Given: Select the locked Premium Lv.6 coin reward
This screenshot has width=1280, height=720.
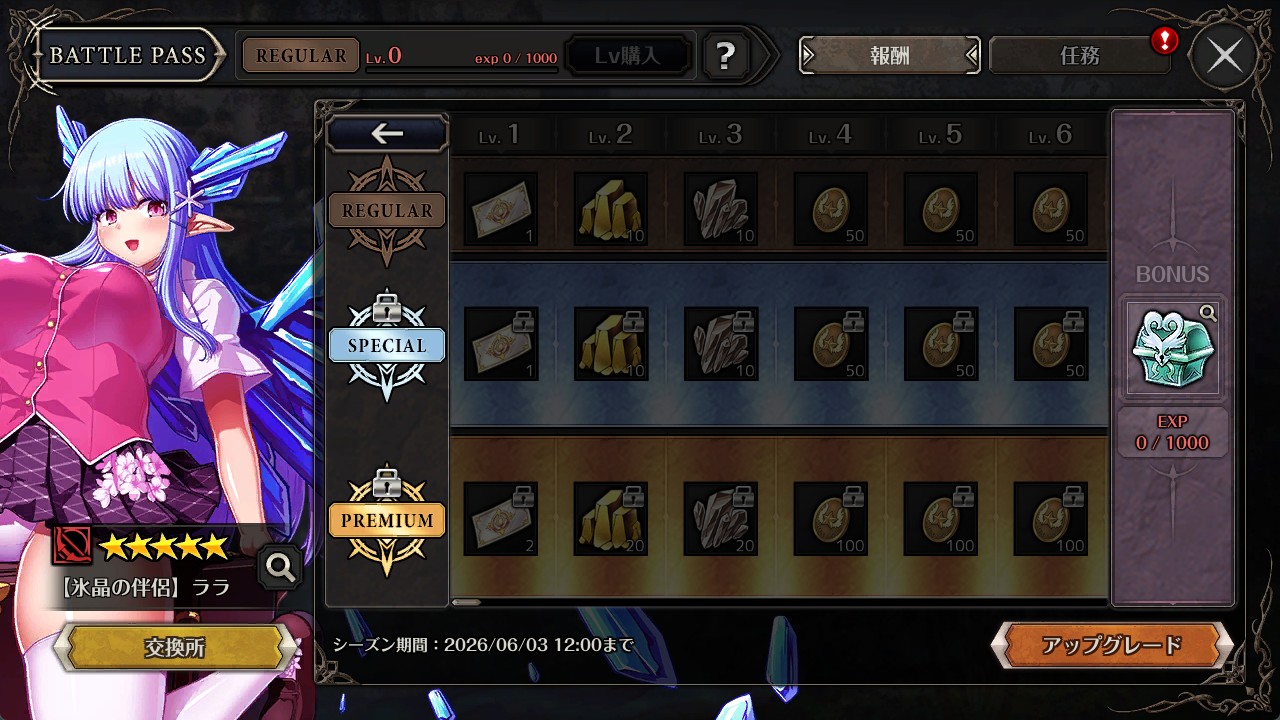Looking at the screenshot, I should click(x=1050, y=519).
